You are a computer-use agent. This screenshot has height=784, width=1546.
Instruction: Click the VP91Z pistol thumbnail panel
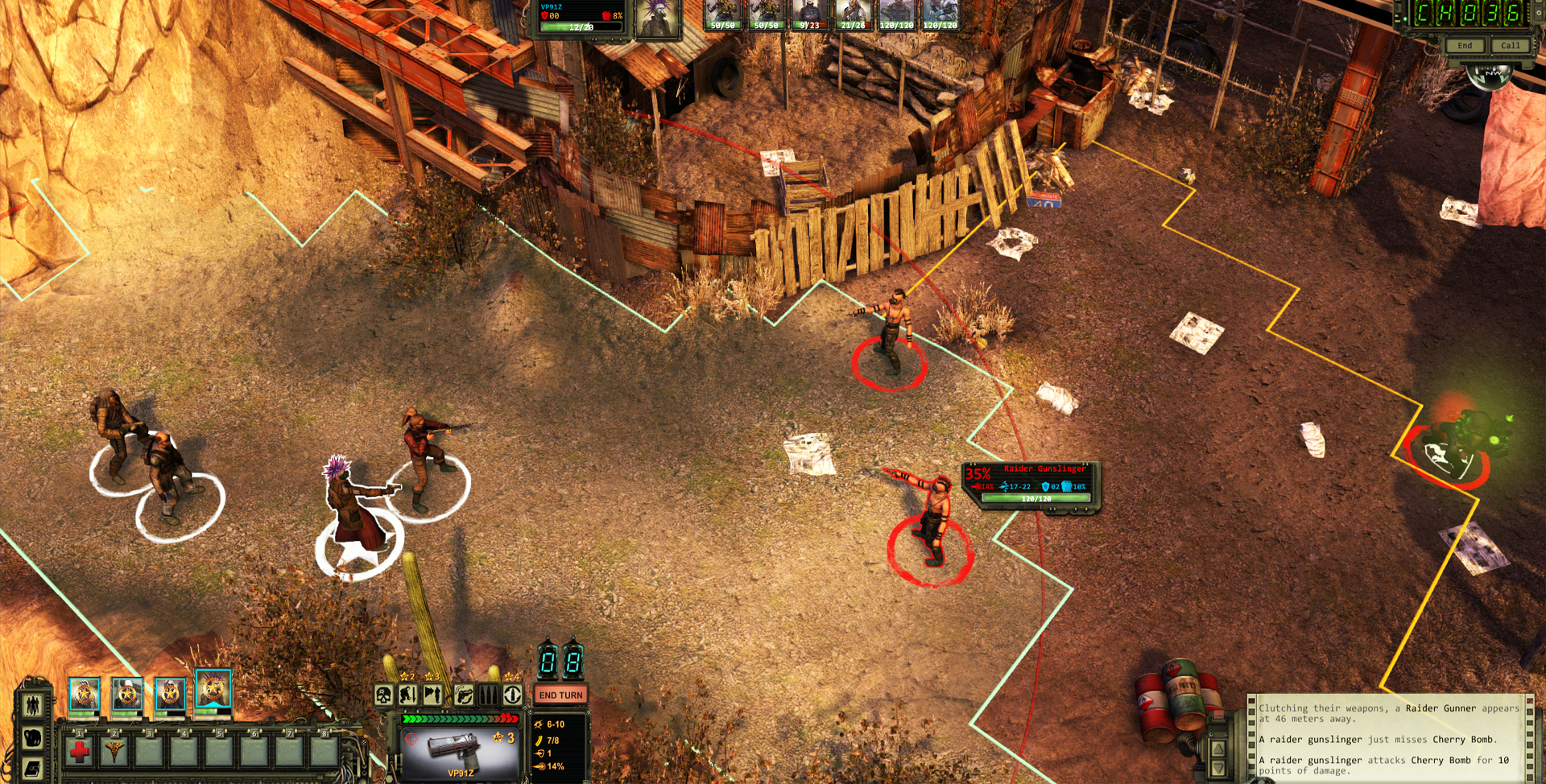[461, 754]
